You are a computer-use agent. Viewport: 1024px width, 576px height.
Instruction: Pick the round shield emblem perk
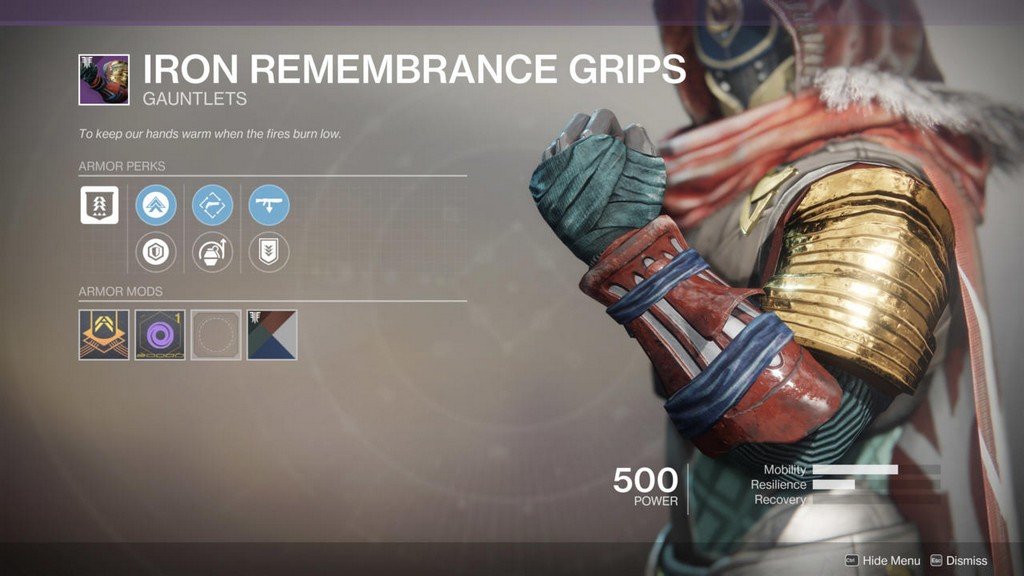pos(156,252)
